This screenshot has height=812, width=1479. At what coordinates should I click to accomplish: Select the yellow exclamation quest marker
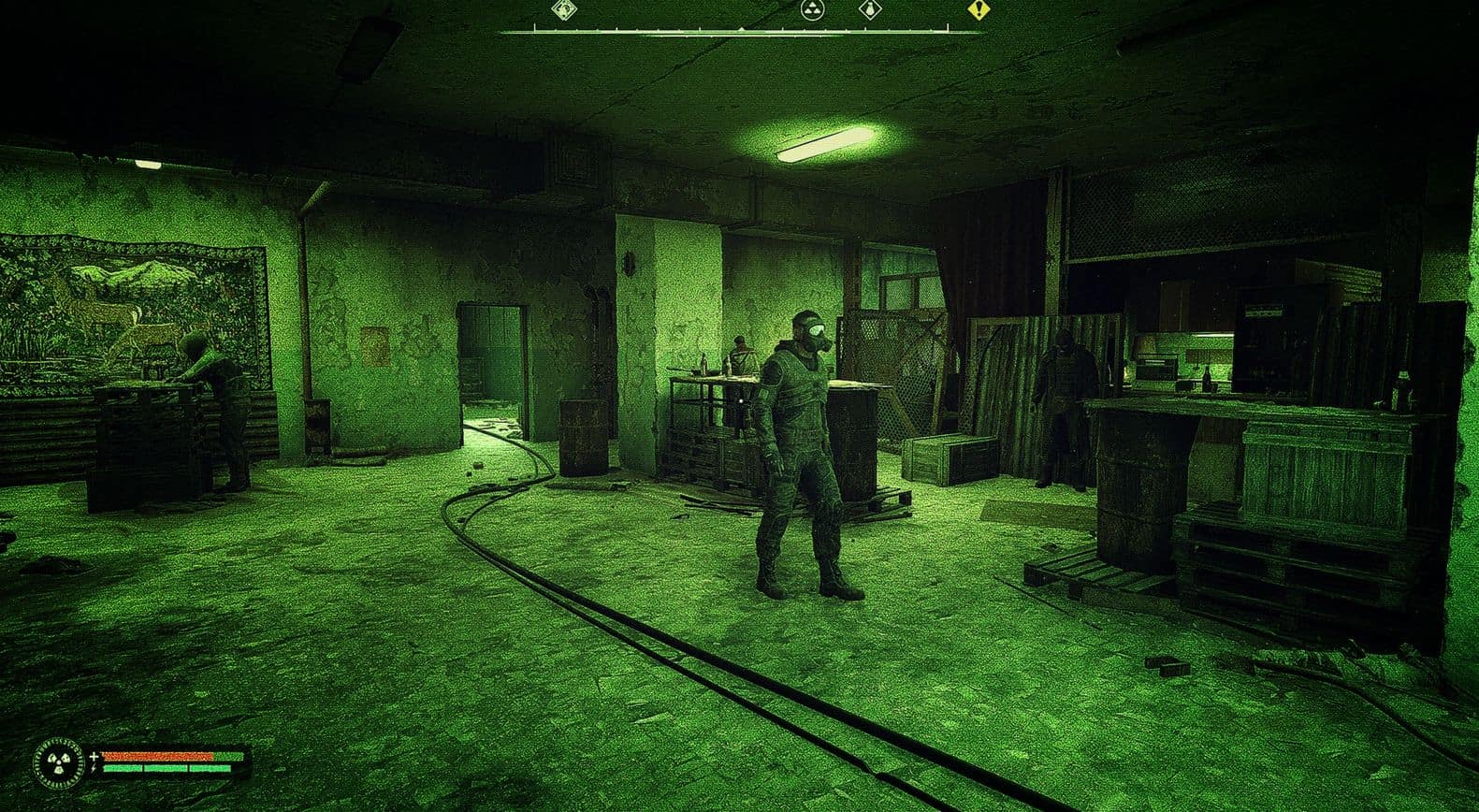[x=978, y=10]
